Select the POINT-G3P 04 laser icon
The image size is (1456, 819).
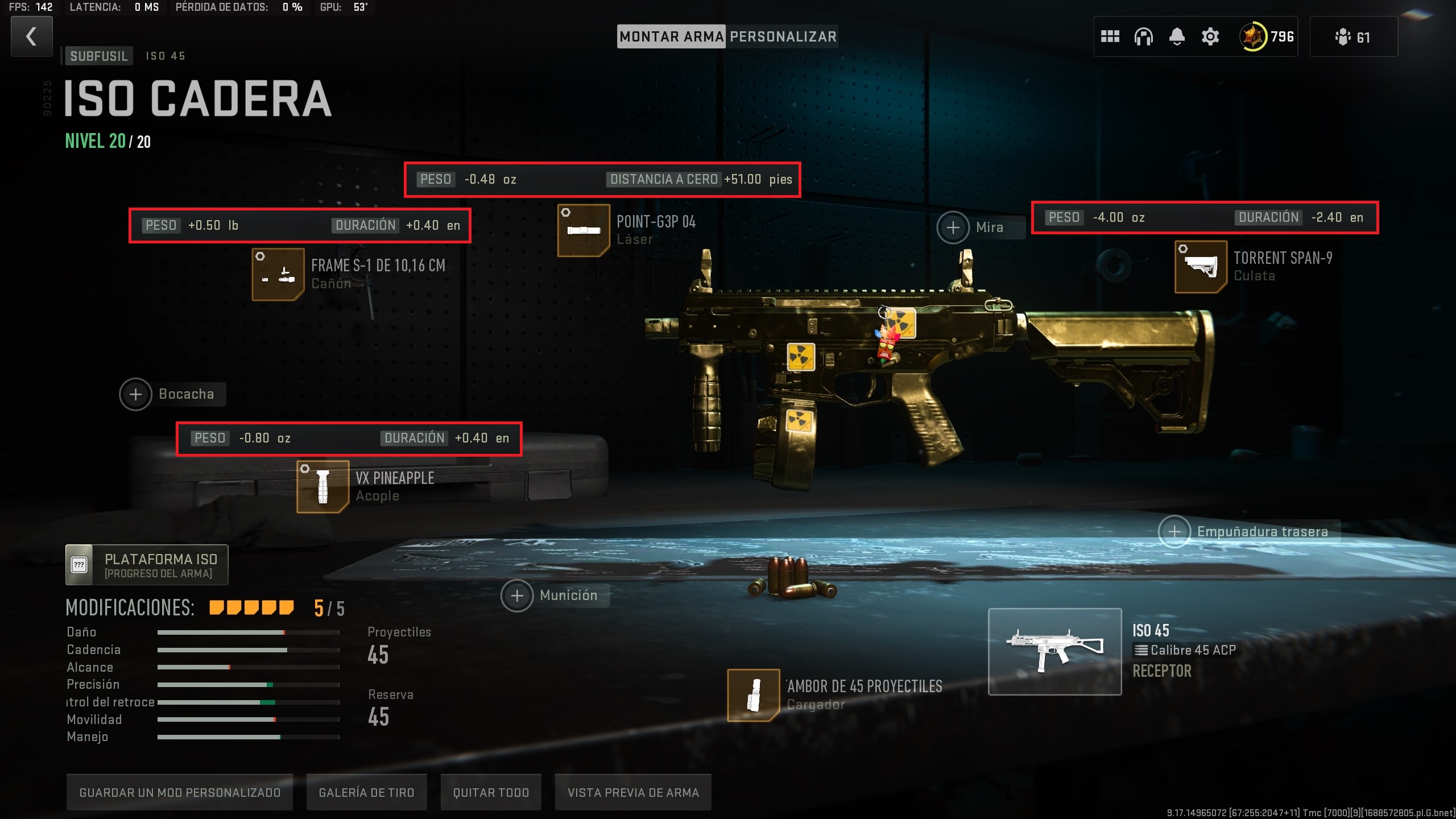point(584,230)
